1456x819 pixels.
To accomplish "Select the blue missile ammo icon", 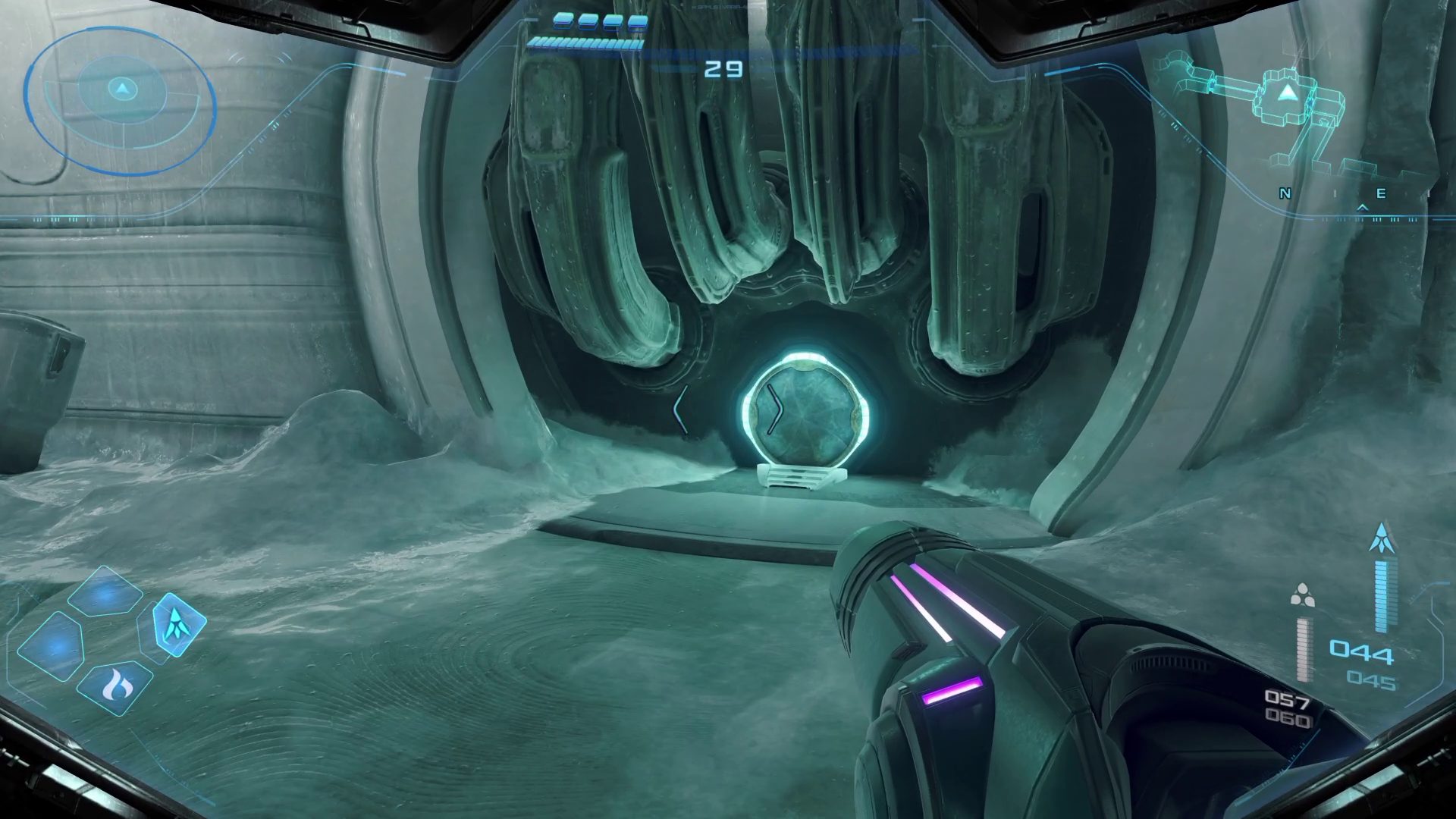I will tap(1382, 536).
